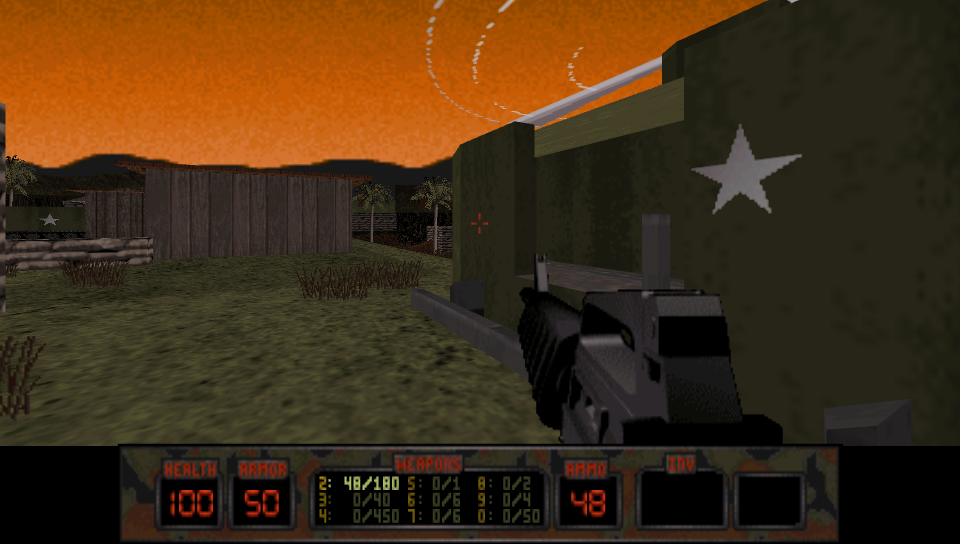Select weapon 2 in the weapons list
The height and width of the screenshot is (544, 960).
[356, 483]
